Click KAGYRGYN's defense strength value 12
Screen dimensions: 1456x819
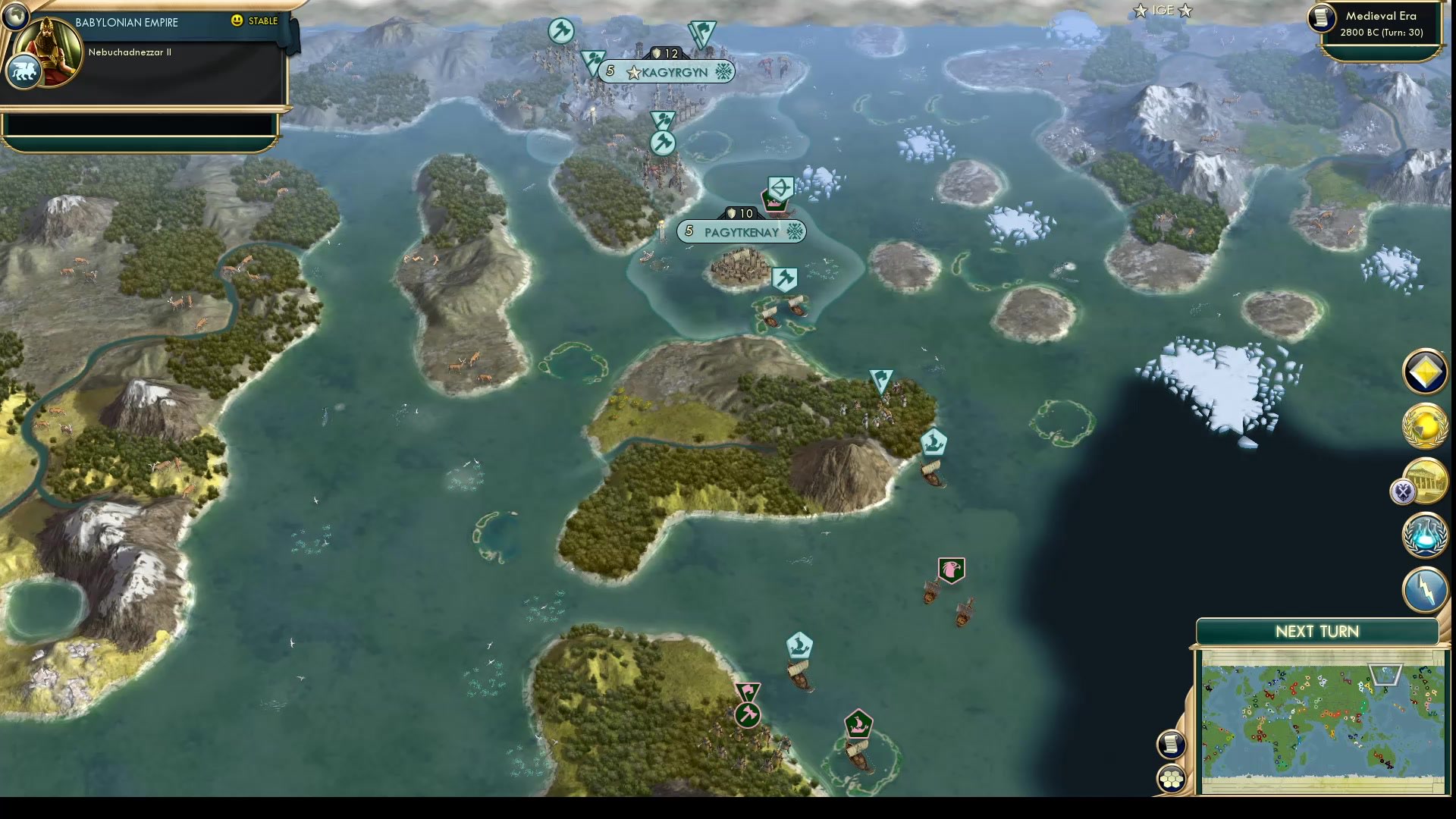666,54
